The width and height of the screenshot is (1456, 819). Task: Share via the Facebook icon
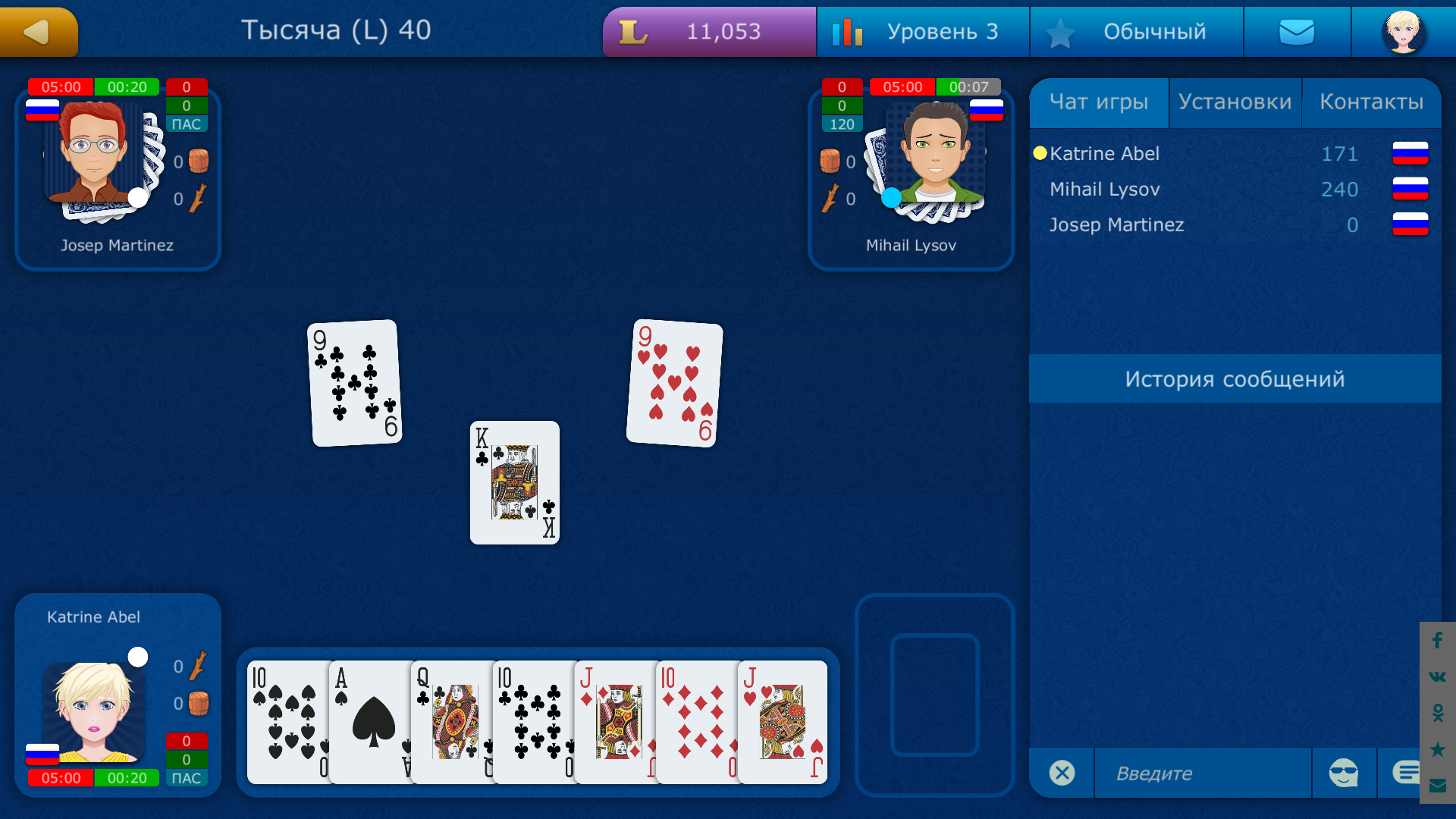(x=1436, y=641)
